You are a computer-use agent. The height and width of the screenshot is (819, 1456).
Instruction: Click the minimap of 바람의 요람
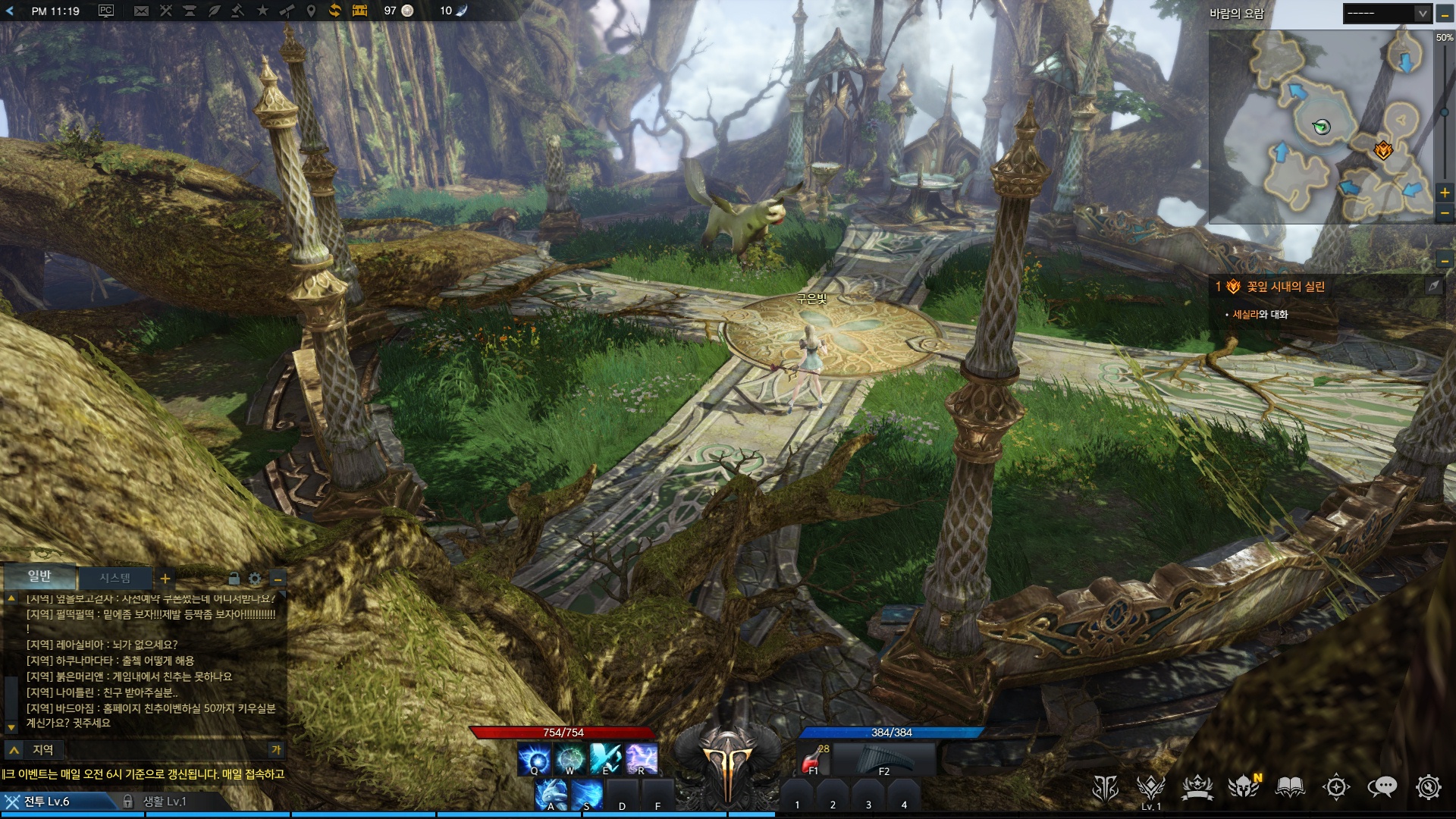pyautogui.click(x=1320, y=127)
